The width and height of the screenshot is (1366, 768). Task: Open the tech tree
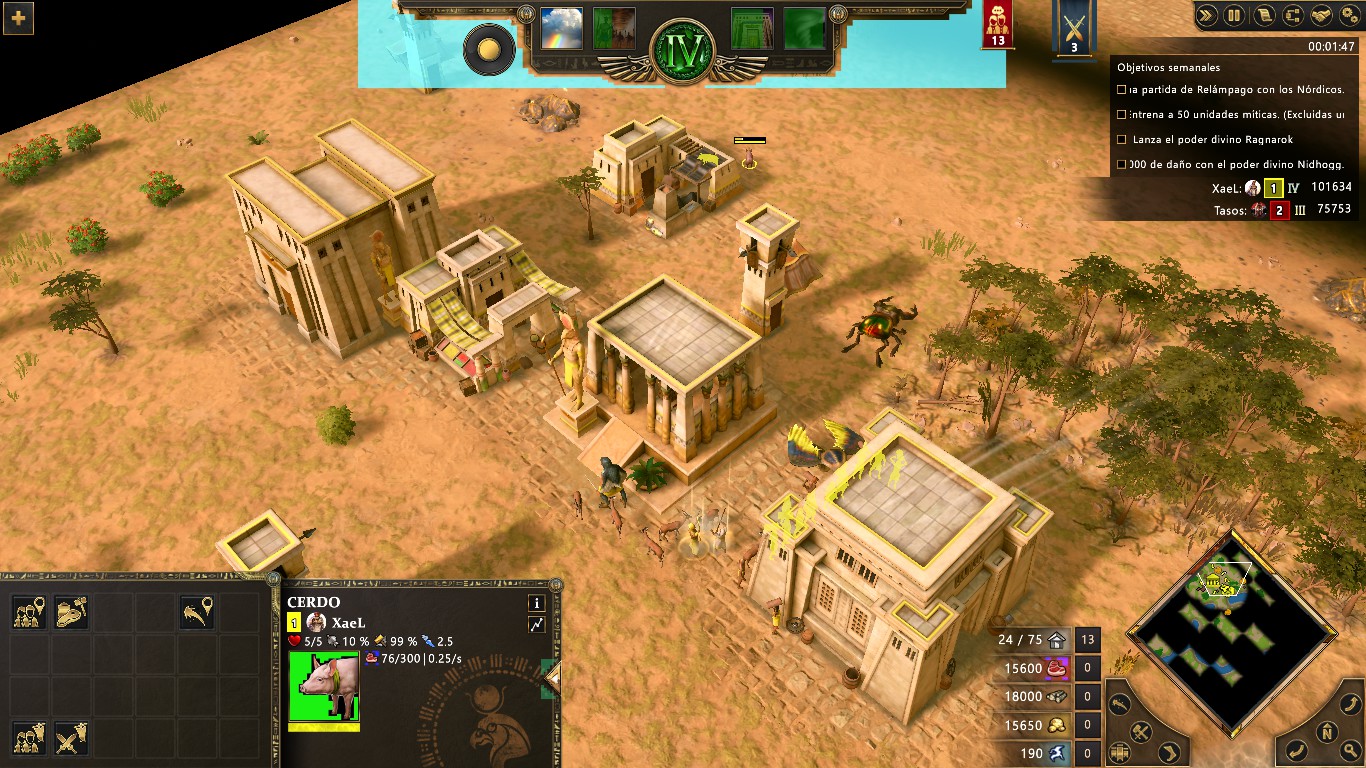point(1292,16)
